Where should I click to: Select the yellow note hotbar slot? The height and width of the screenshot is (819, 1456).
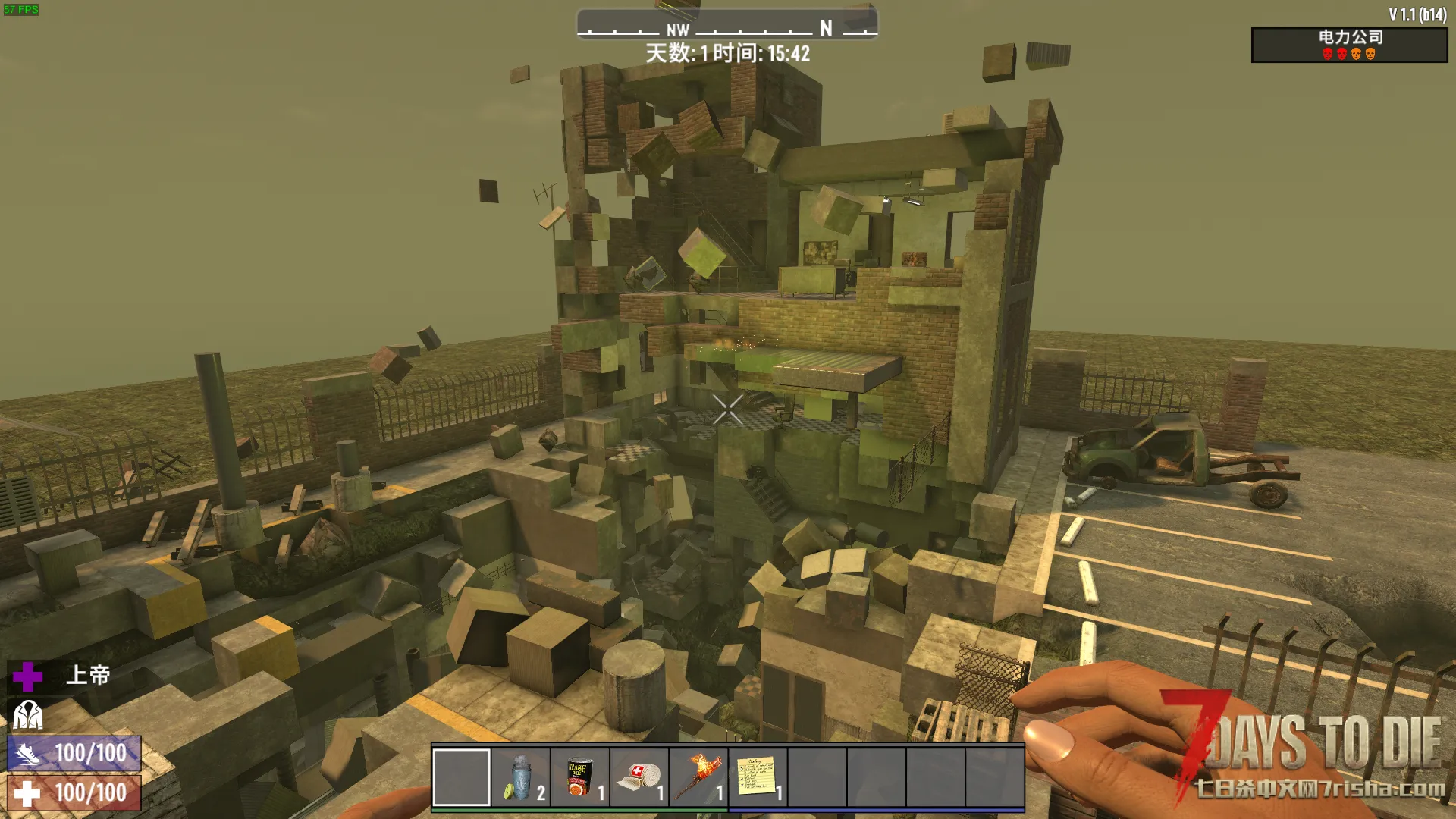pyautogui.click(x=758, y=777)
